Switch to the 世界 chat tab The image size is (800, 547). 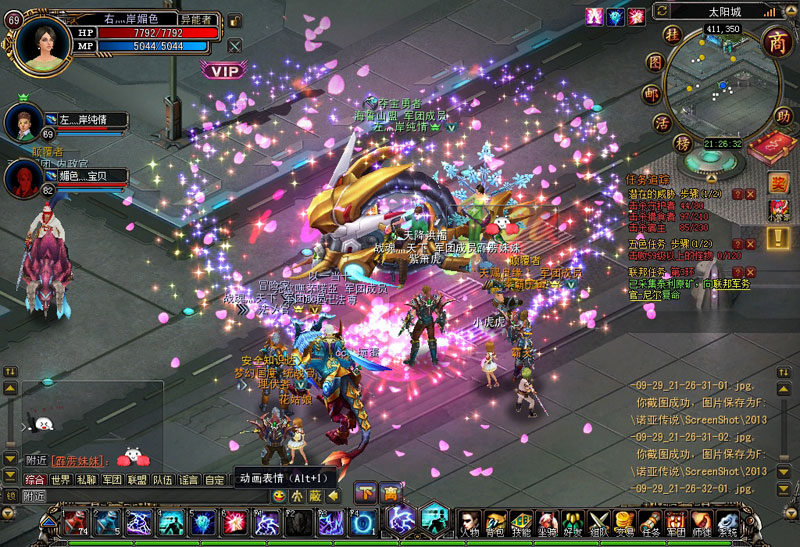(61, 480)
